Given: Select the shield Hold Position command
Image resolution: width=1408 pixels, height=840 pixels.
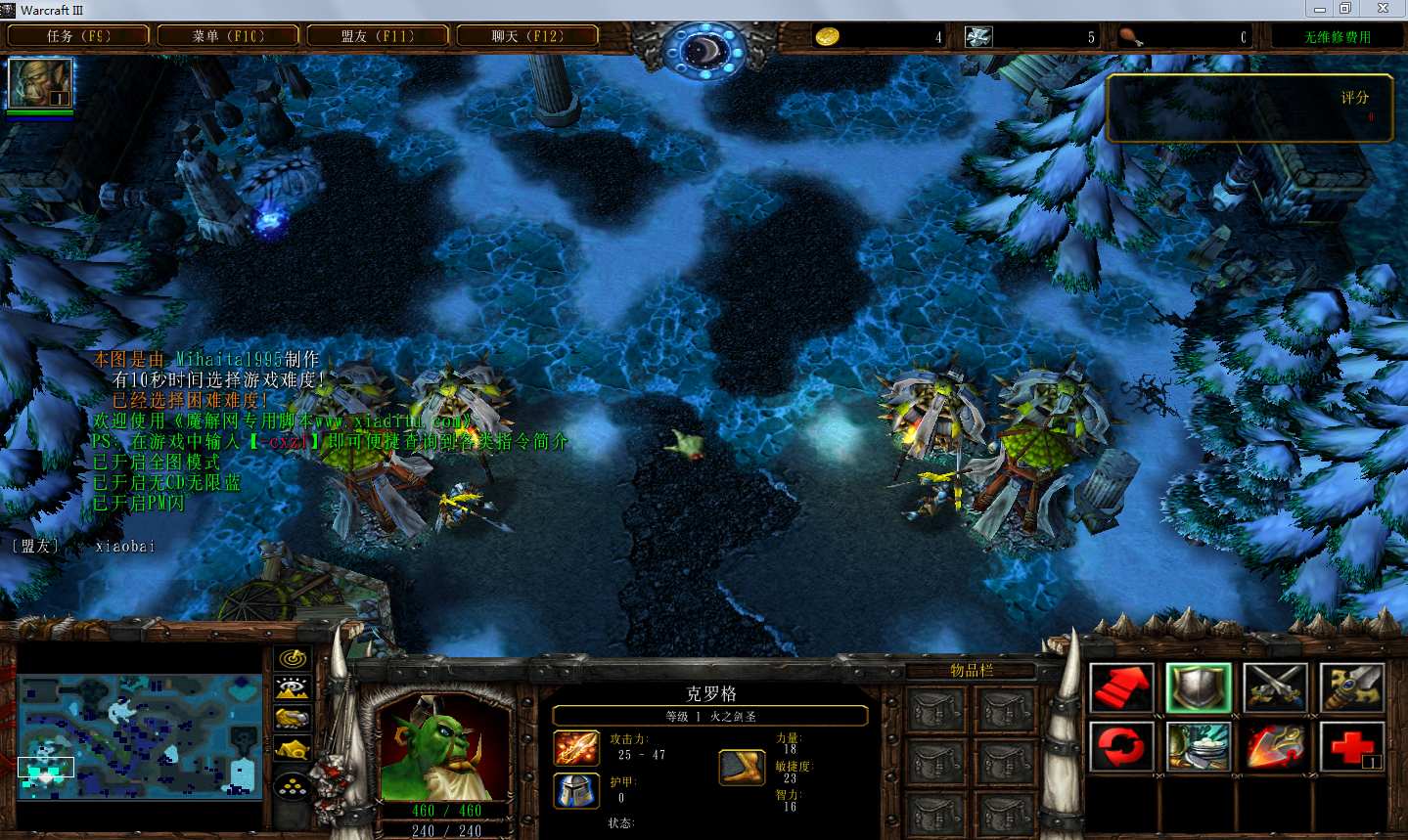Looking at the screenshot, I should pos(1199,686).
